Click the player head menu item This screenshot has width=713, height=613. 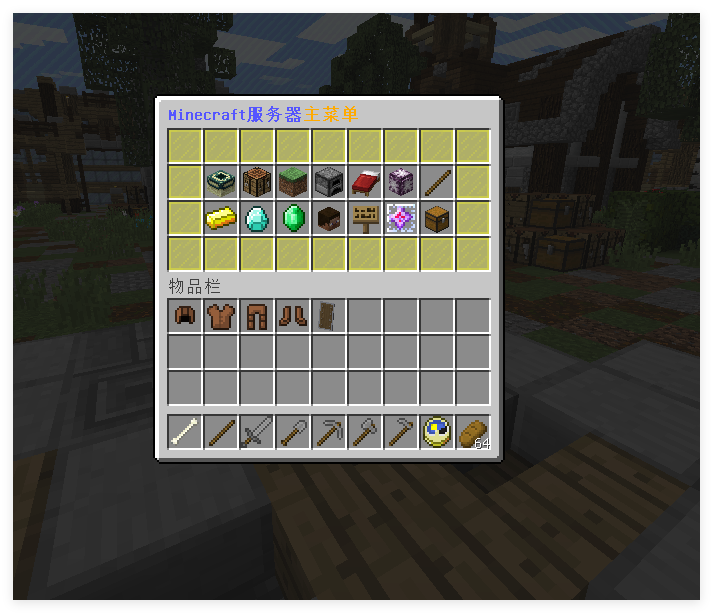point(329,218)
